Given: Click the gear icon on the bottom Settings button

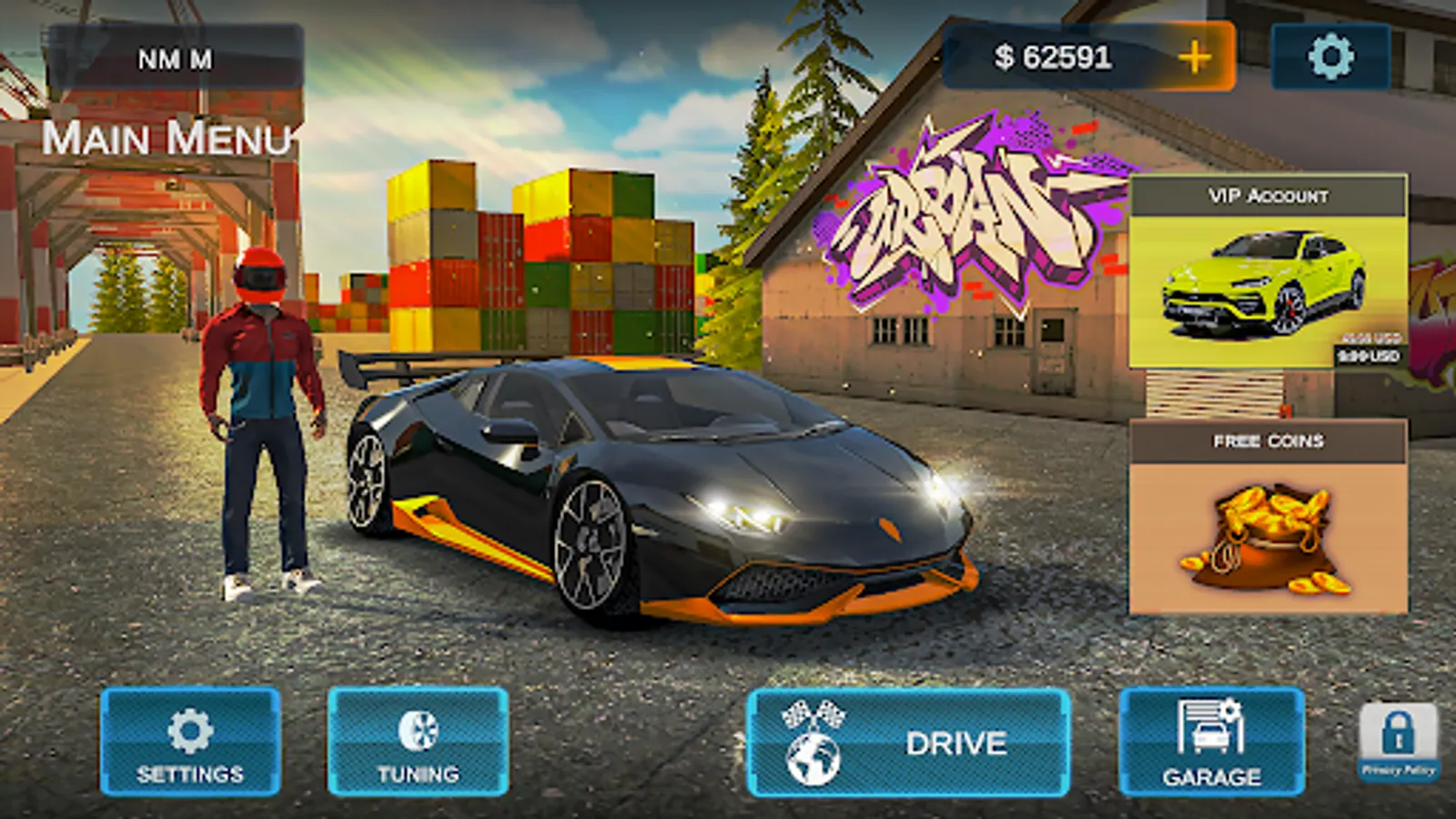Looking at the screenshot, I should click(188, 728).
